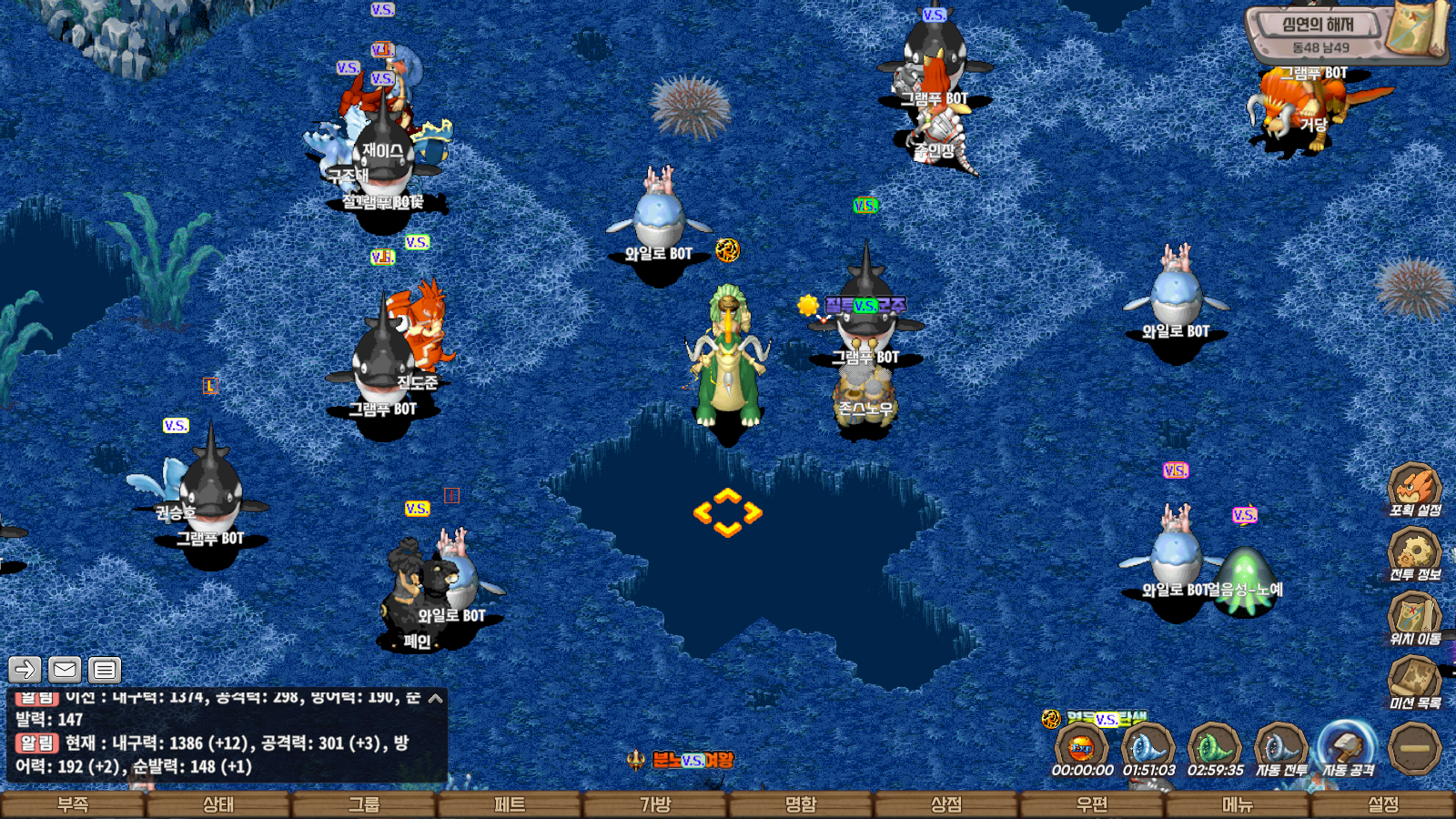Open the 상점 (shop) menu

click(x=946, y=804)
